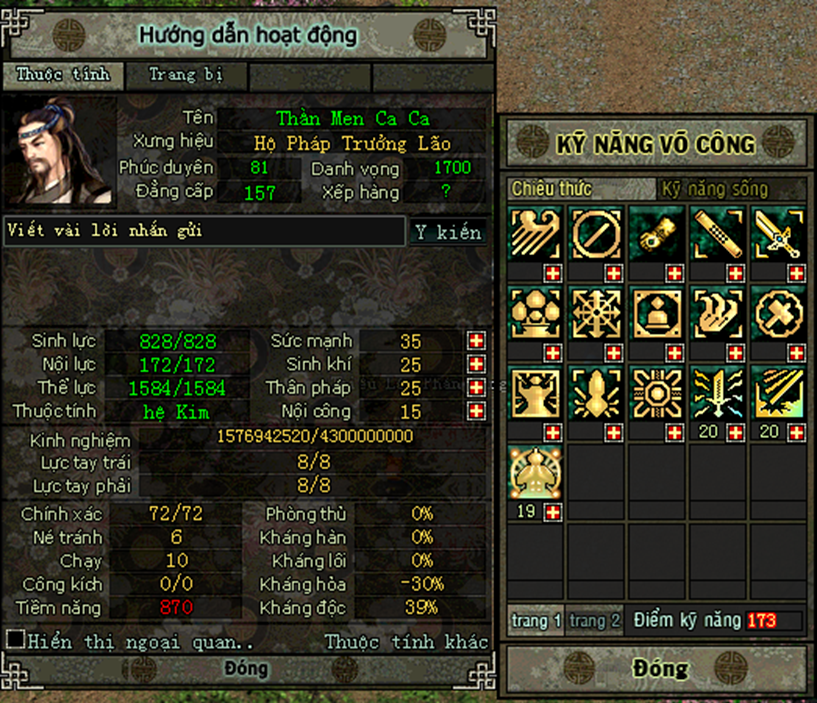Select the jeweled sword skill icon
817x703 pixels.
778,233
